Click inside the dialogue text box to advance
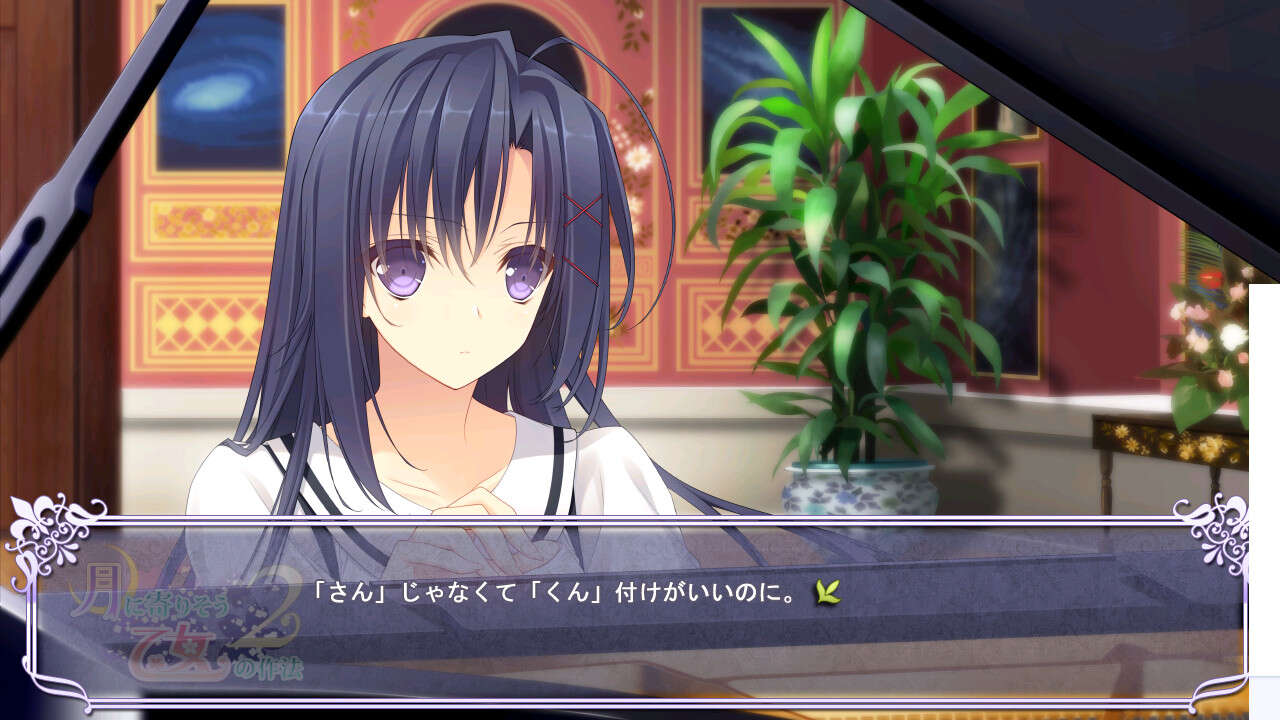1280x720 pixels. tap(640, 620)
